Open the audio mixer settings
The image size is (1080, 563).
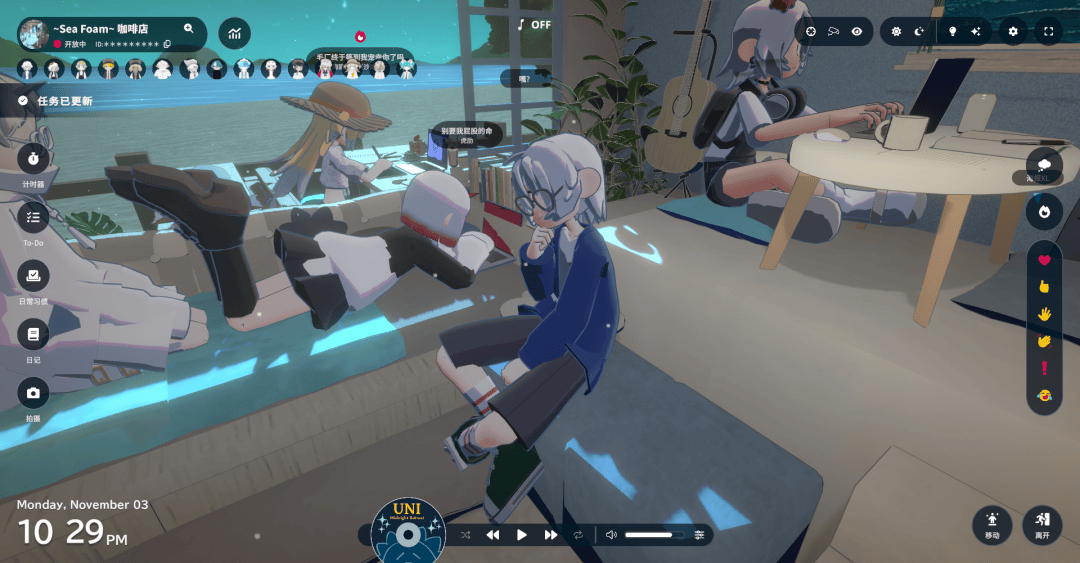pos(699,535)
